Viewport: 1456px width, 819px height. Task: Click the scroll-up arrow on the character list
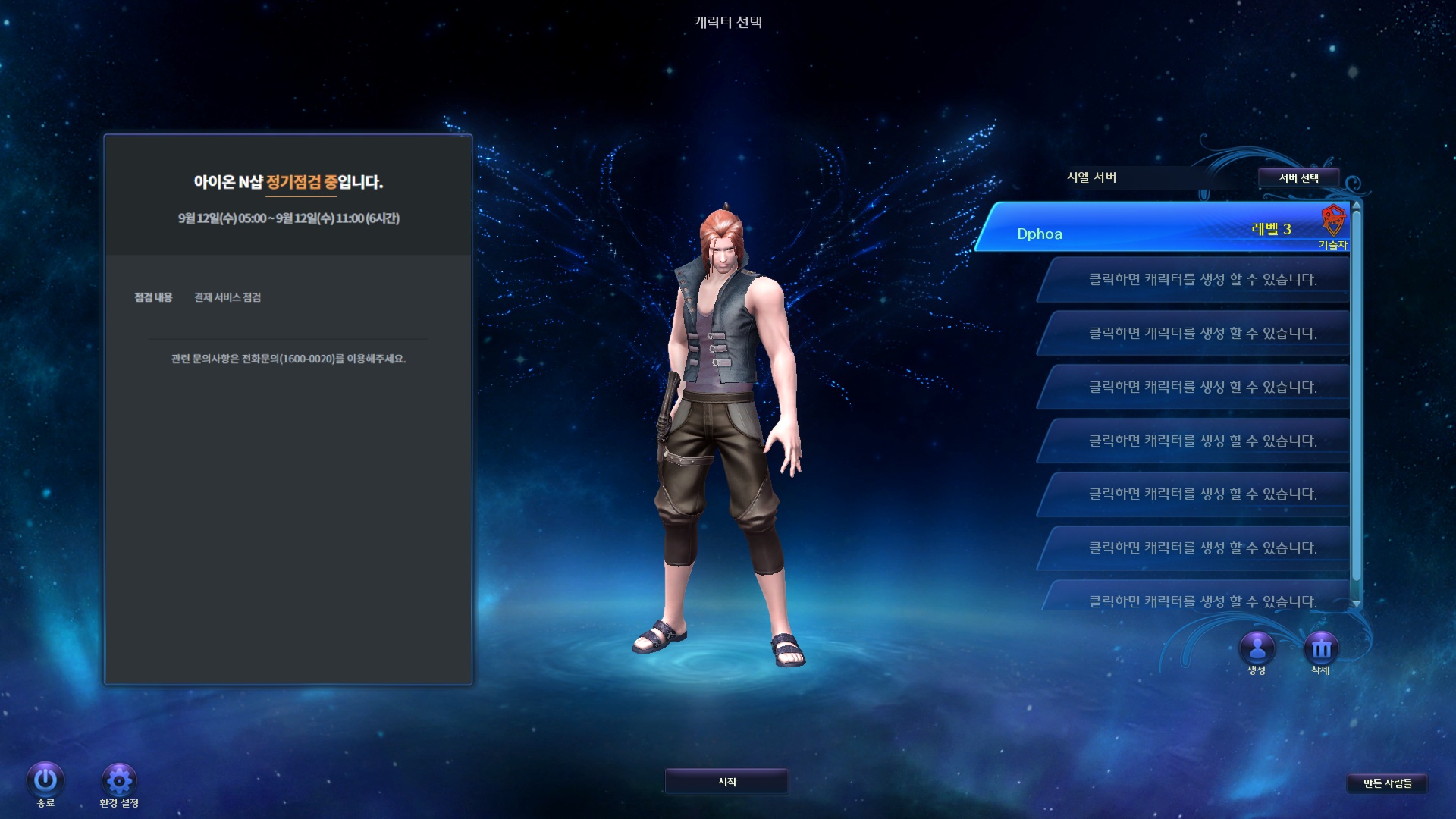tap(1357, 205)
